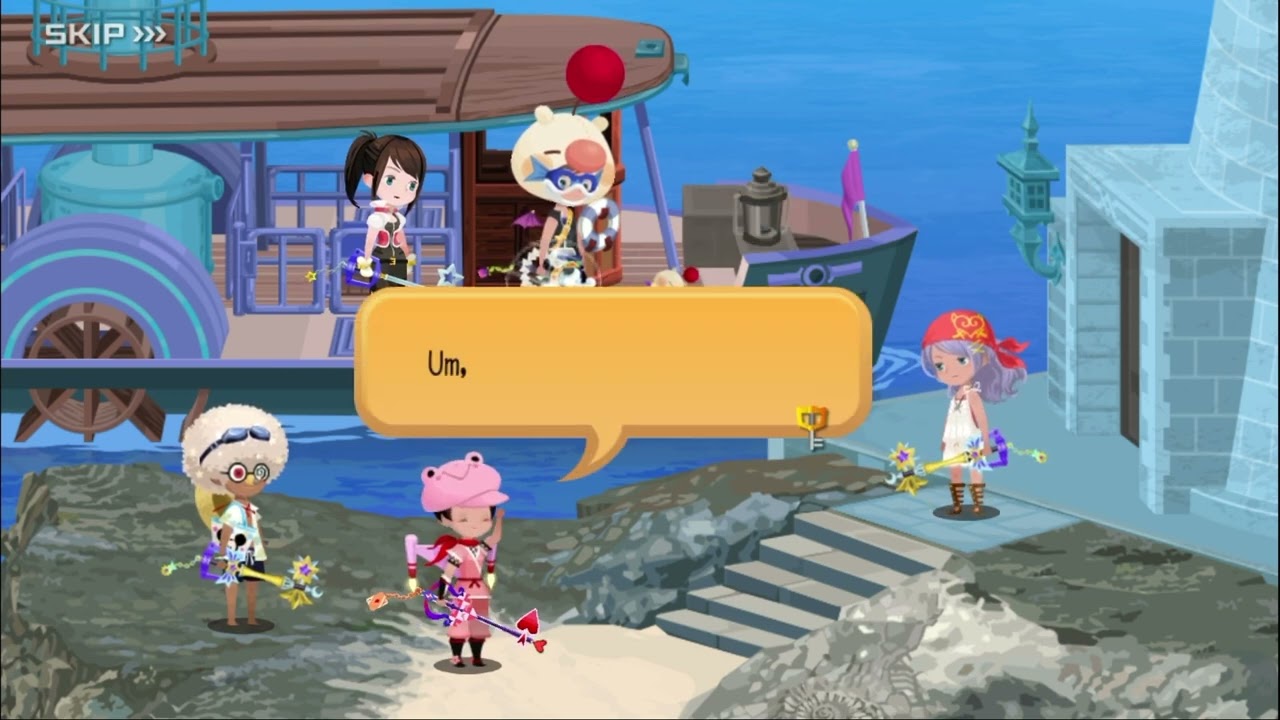Screen dimensions: 1280x720
Task: Skip the cutscene with the SKIP button
Action: pyautogui.click(x=104, y=34)
